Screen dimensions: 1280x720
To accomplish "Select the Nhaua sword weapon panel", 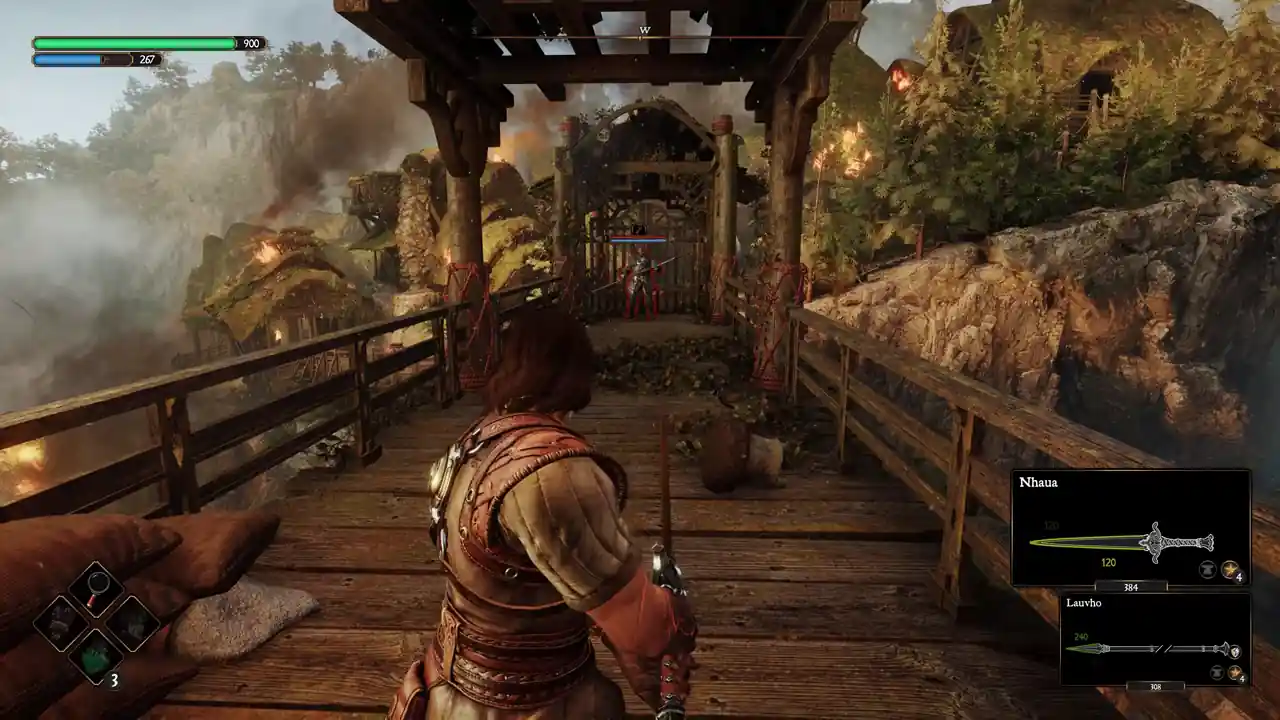I will [x=1130, y=527].
